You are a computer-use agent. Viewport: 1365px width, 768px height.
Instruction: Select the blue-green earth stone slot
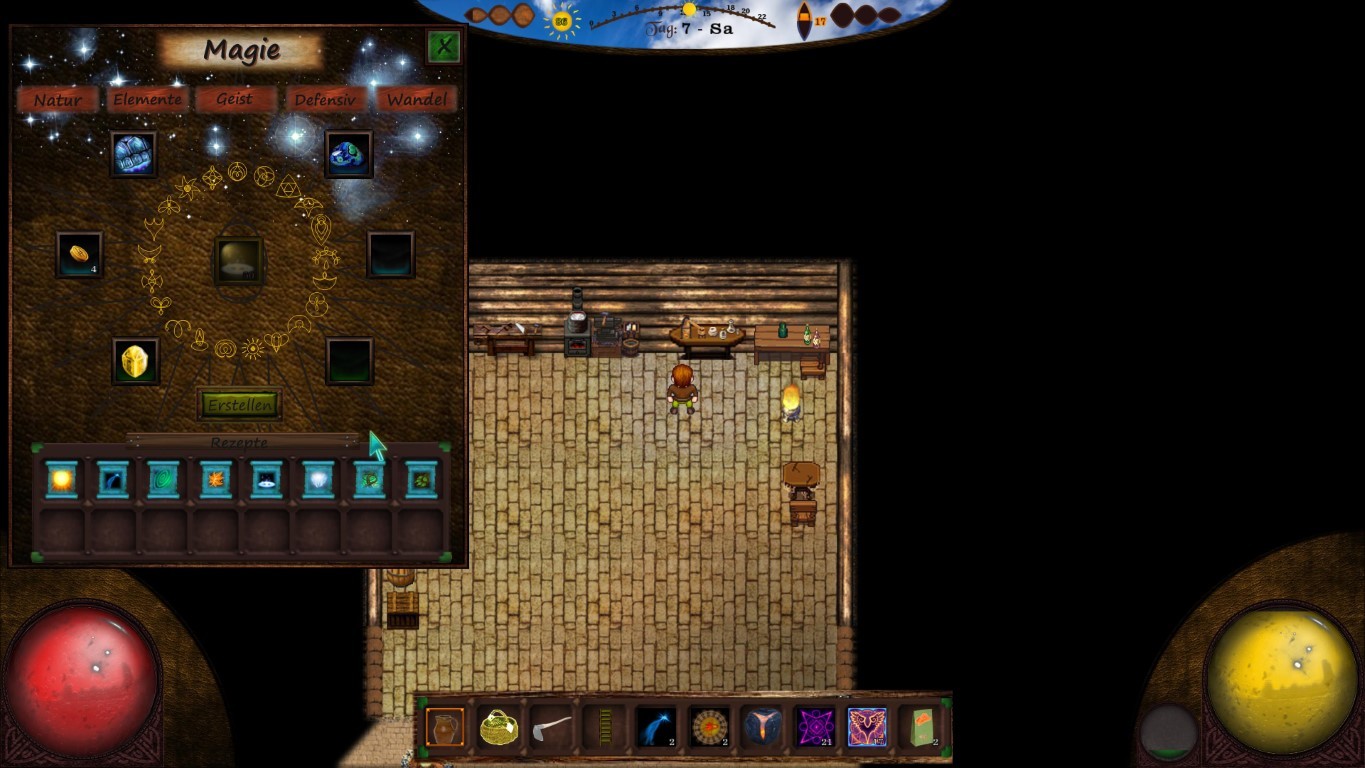click(x=349, y=155)
